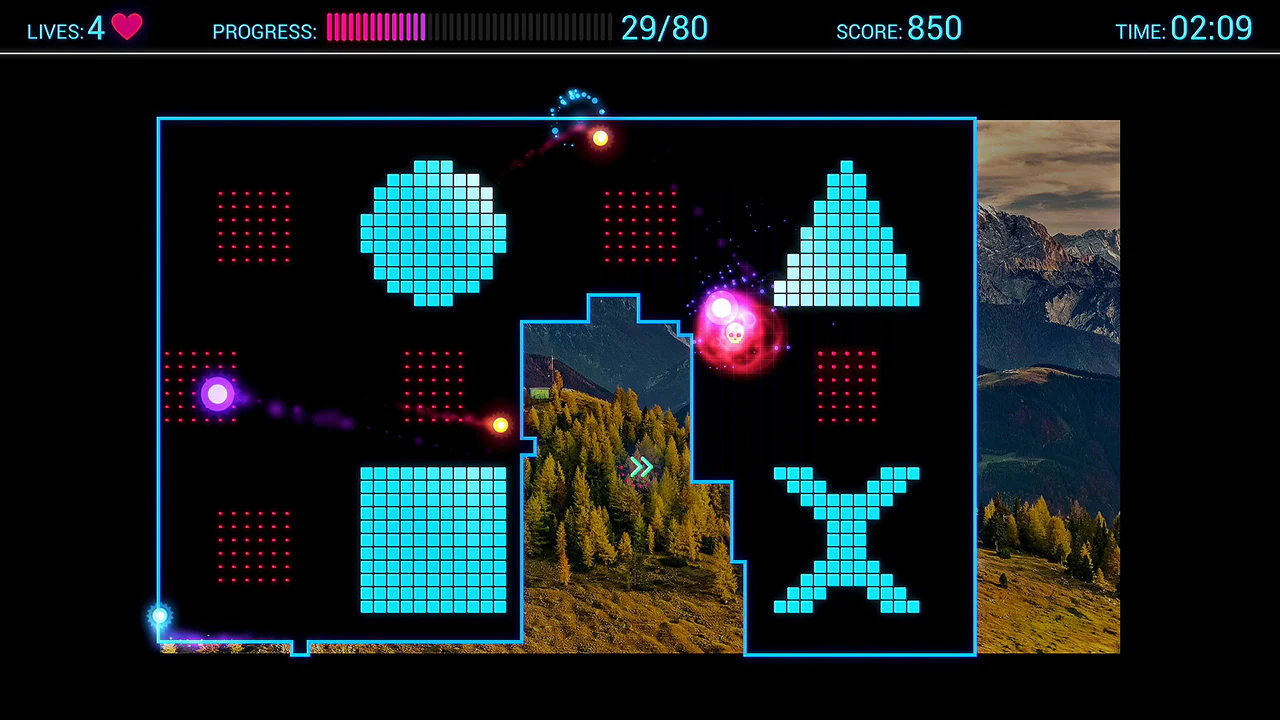Click a red dotted grid square

click(x=255, y=228)
